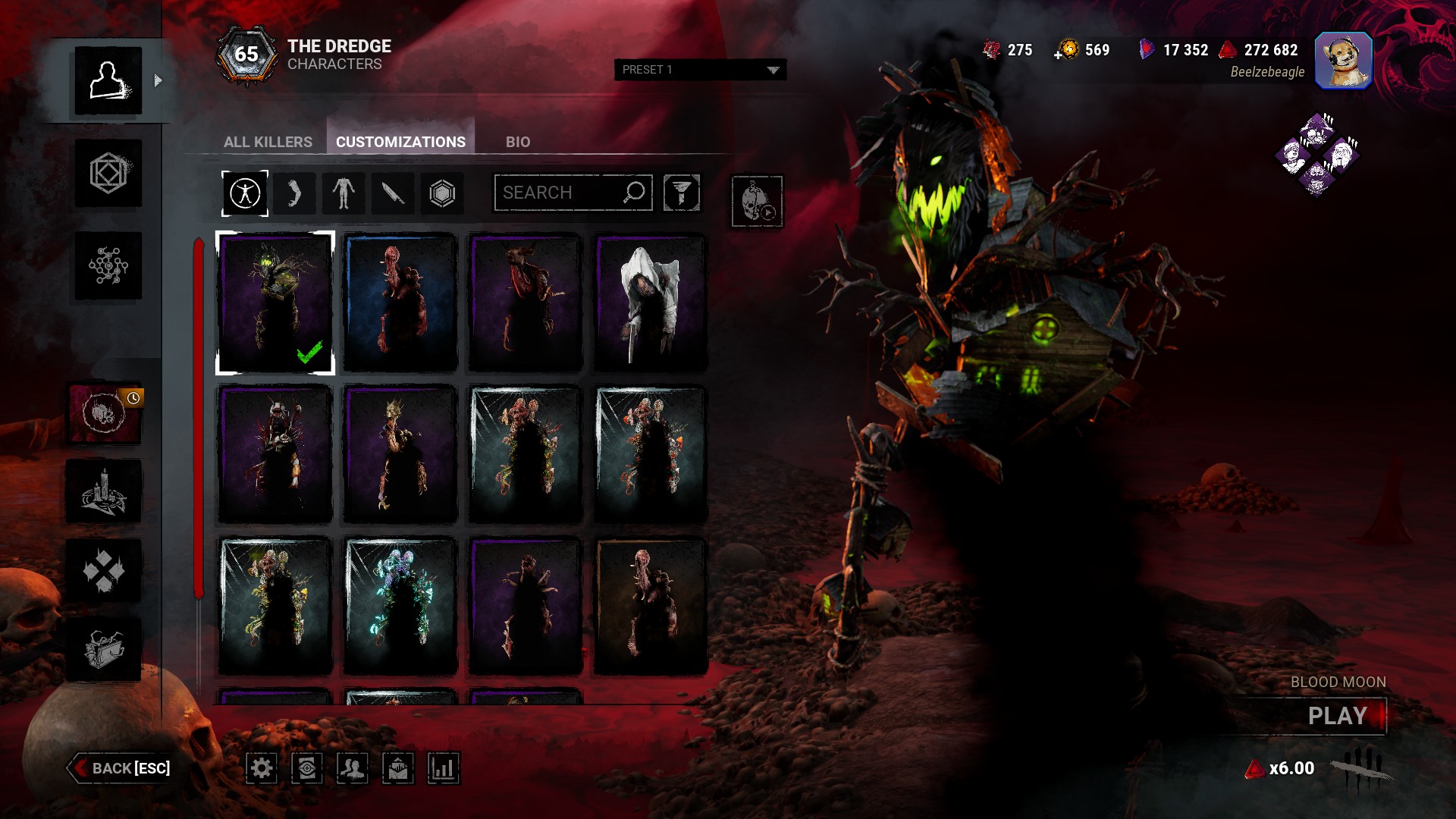Show the weapon cosmetics category
The width and height of the screenshot is (1456, 819).
[x=392, y=193]
